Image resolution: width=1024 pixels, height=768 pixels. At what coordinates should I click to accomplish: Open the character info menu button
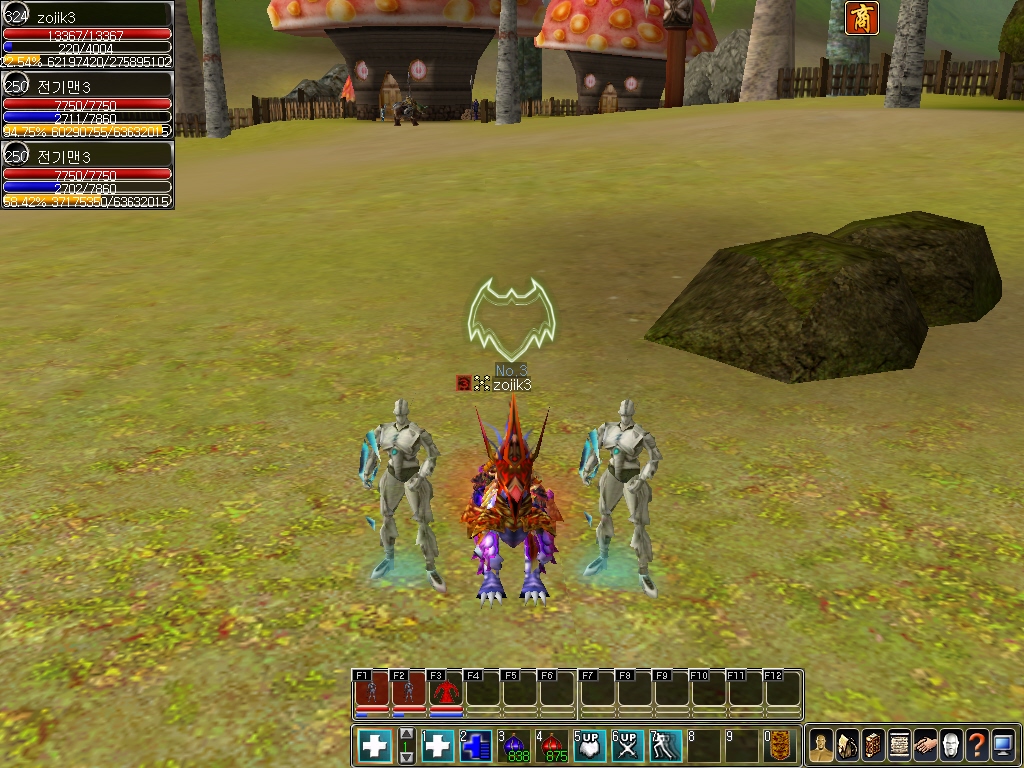[x=821, y=745]
